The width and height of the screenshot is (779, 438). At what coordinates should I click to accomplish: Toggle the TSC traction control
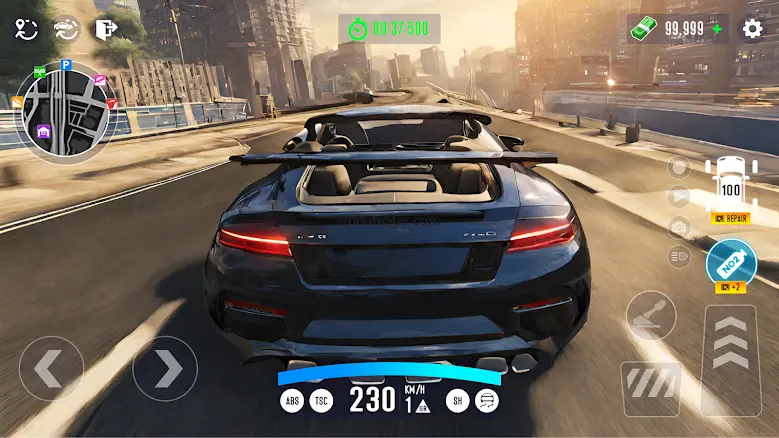322,401
